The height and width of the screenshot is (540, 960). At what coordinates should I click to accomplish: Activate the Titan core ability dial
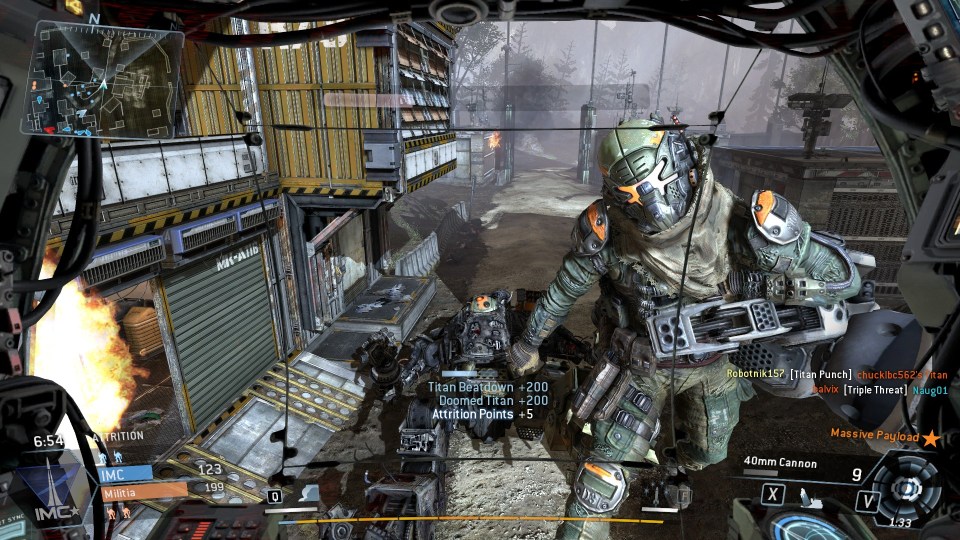click(906, 488)
